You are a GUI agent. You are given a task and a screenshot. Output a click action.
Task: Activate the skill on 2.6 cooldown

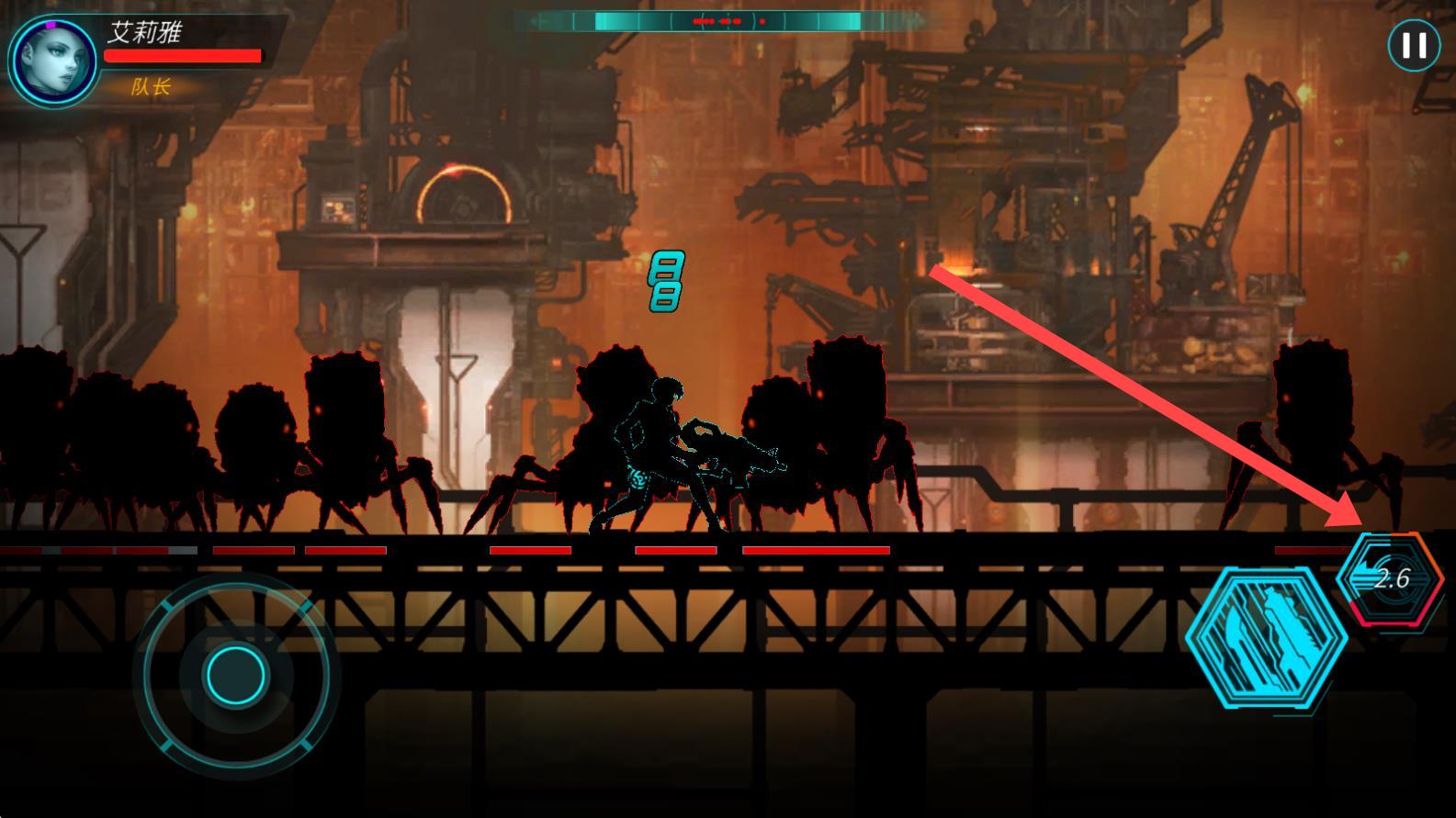(x=1391, y=578)
